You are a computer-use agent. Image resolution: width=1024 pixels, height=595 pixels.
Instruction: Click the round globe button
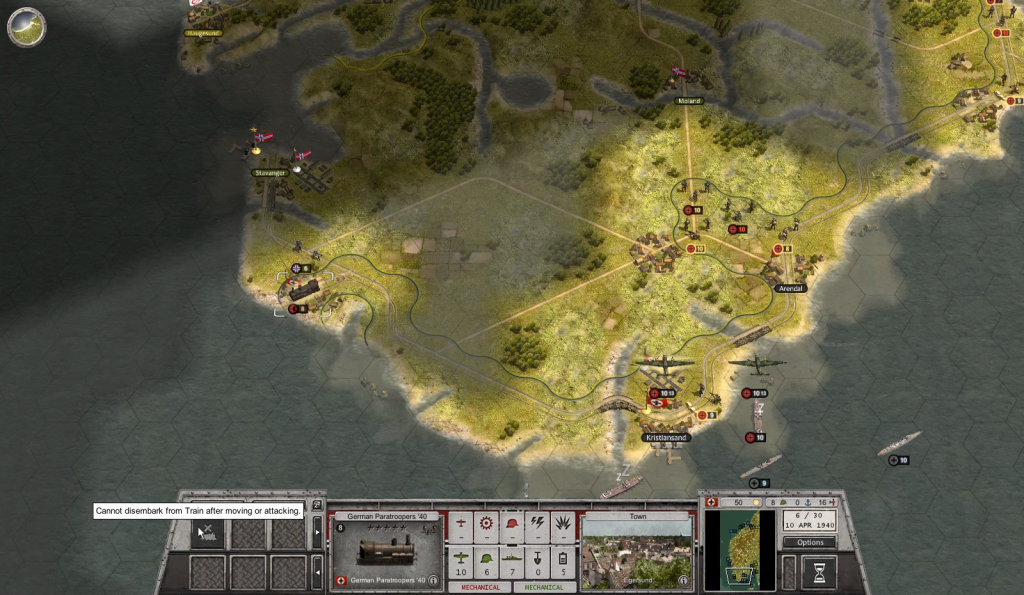tap(26, 27)
